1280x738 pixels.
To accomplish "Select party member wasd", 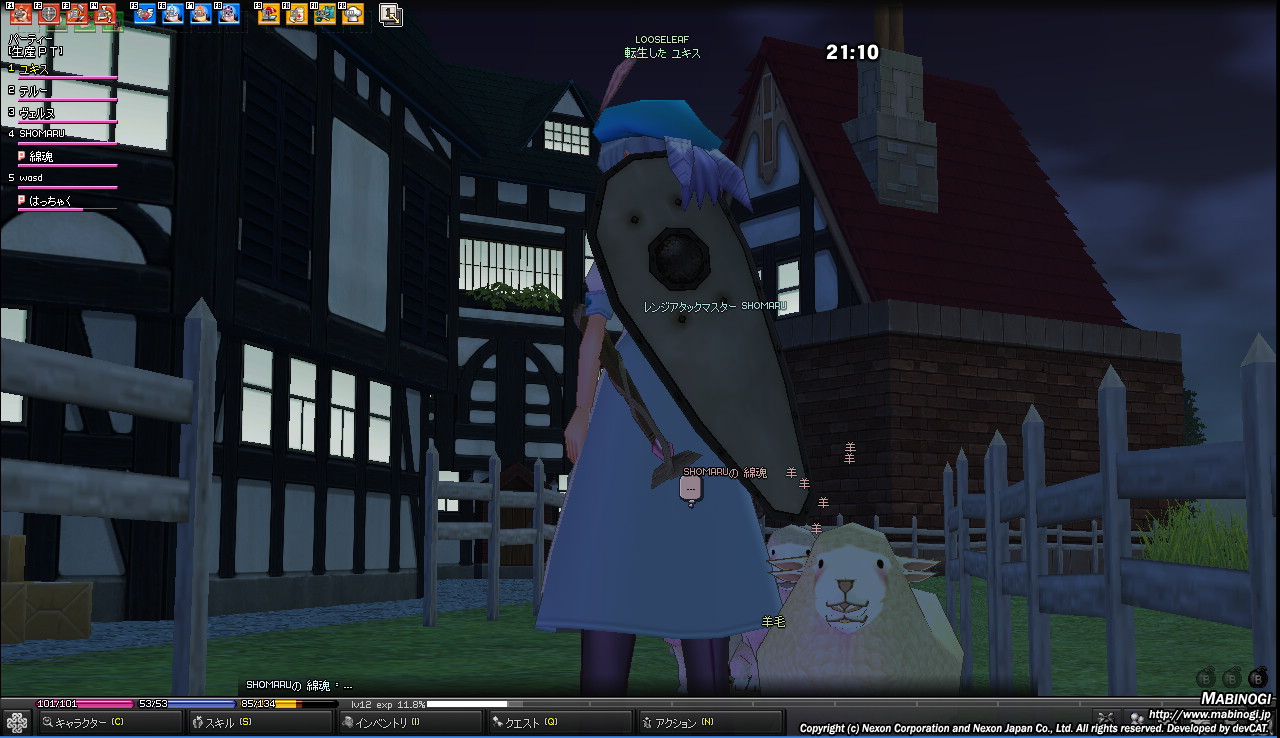I will tap(31, 178).
